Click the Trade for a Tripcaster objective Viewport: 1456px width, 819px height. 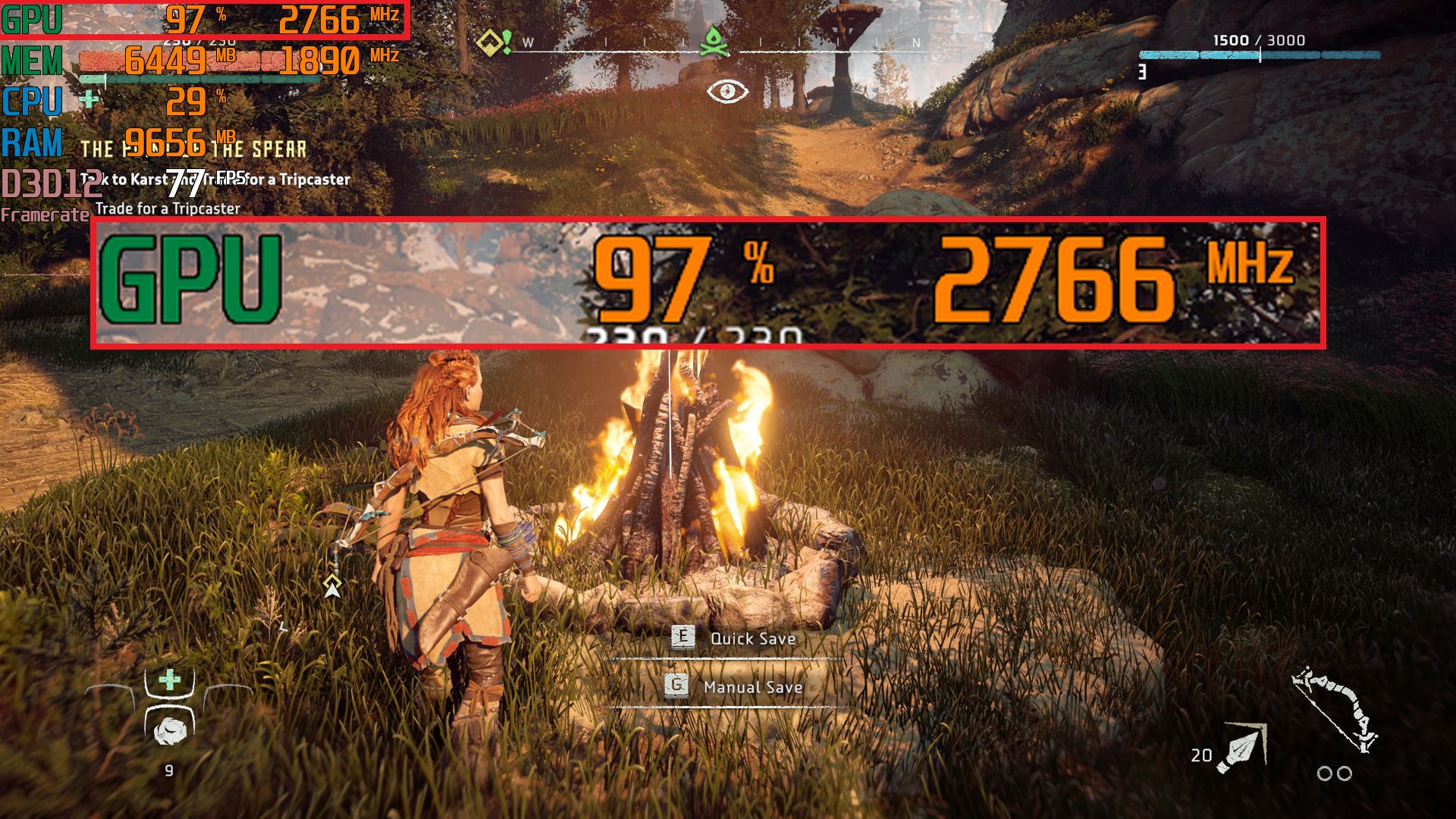tap(168, 209)
